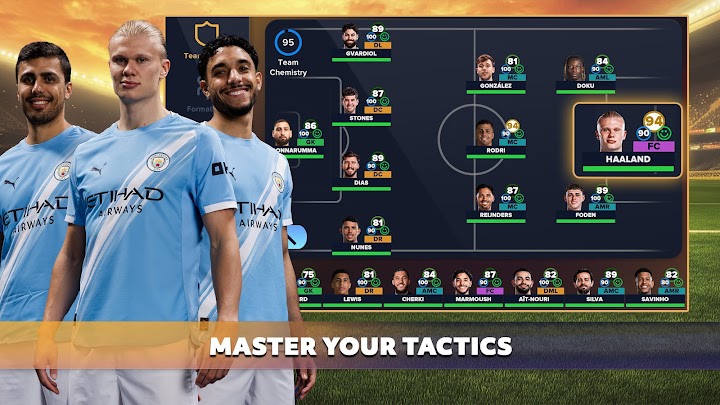Select Reijnders in midfield
The image size is (720, 405).
point(496,203)
